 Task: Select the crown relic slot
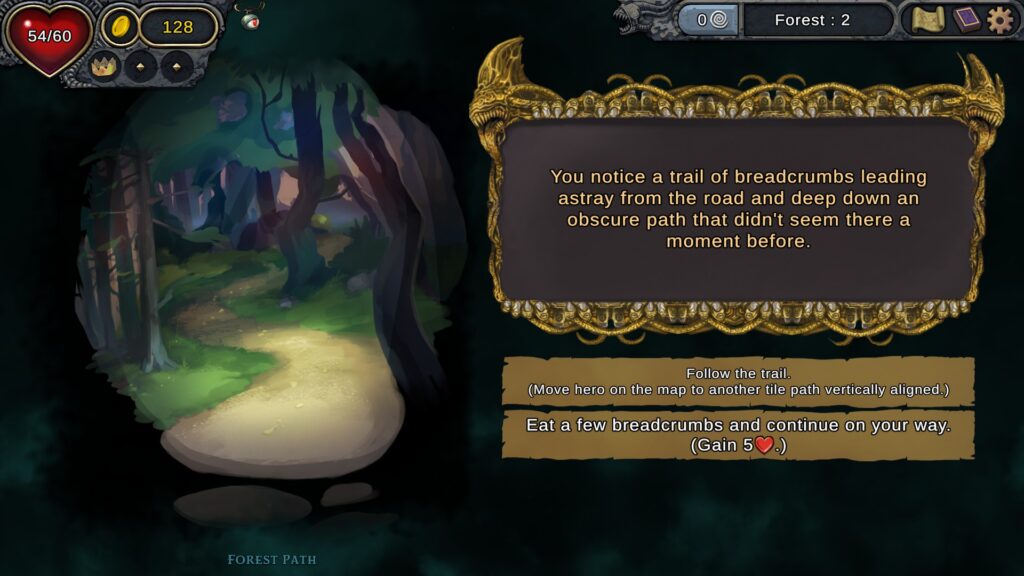point(104,67)
